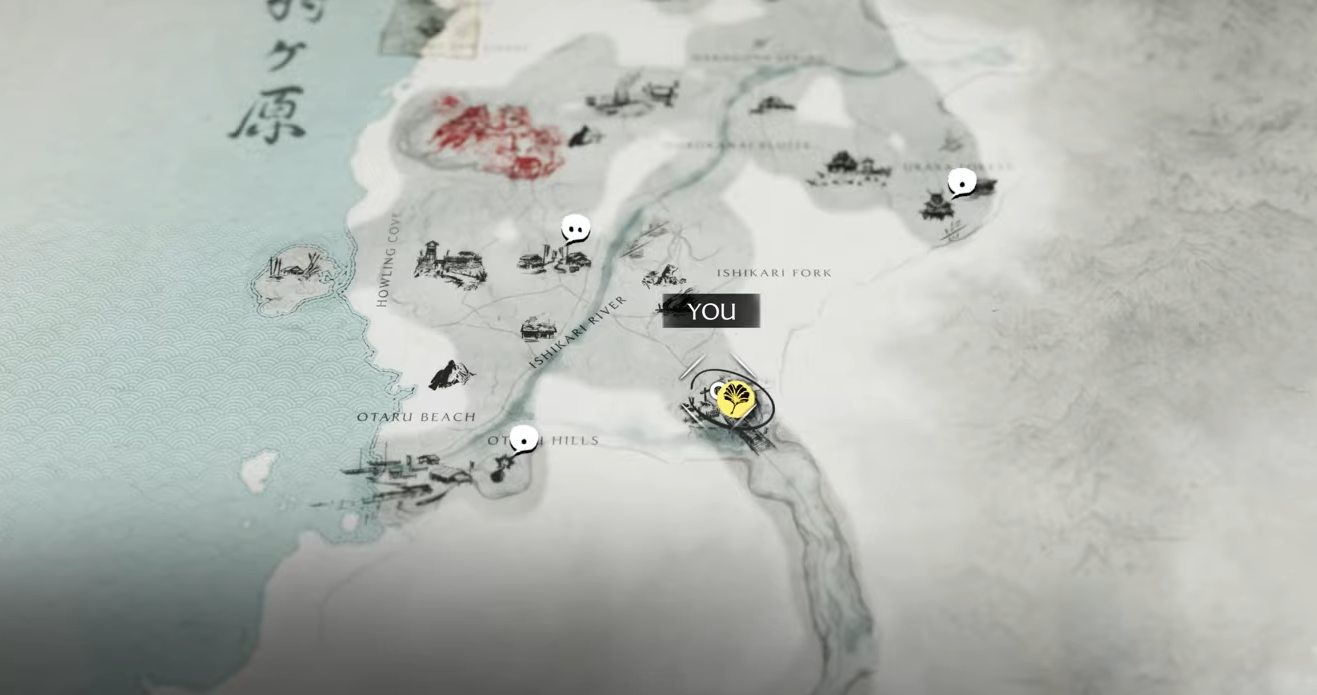Screen dimensions: 1317x695
Task: Select the yellow ginkgo leaf map marker
Action: [736, 399]
